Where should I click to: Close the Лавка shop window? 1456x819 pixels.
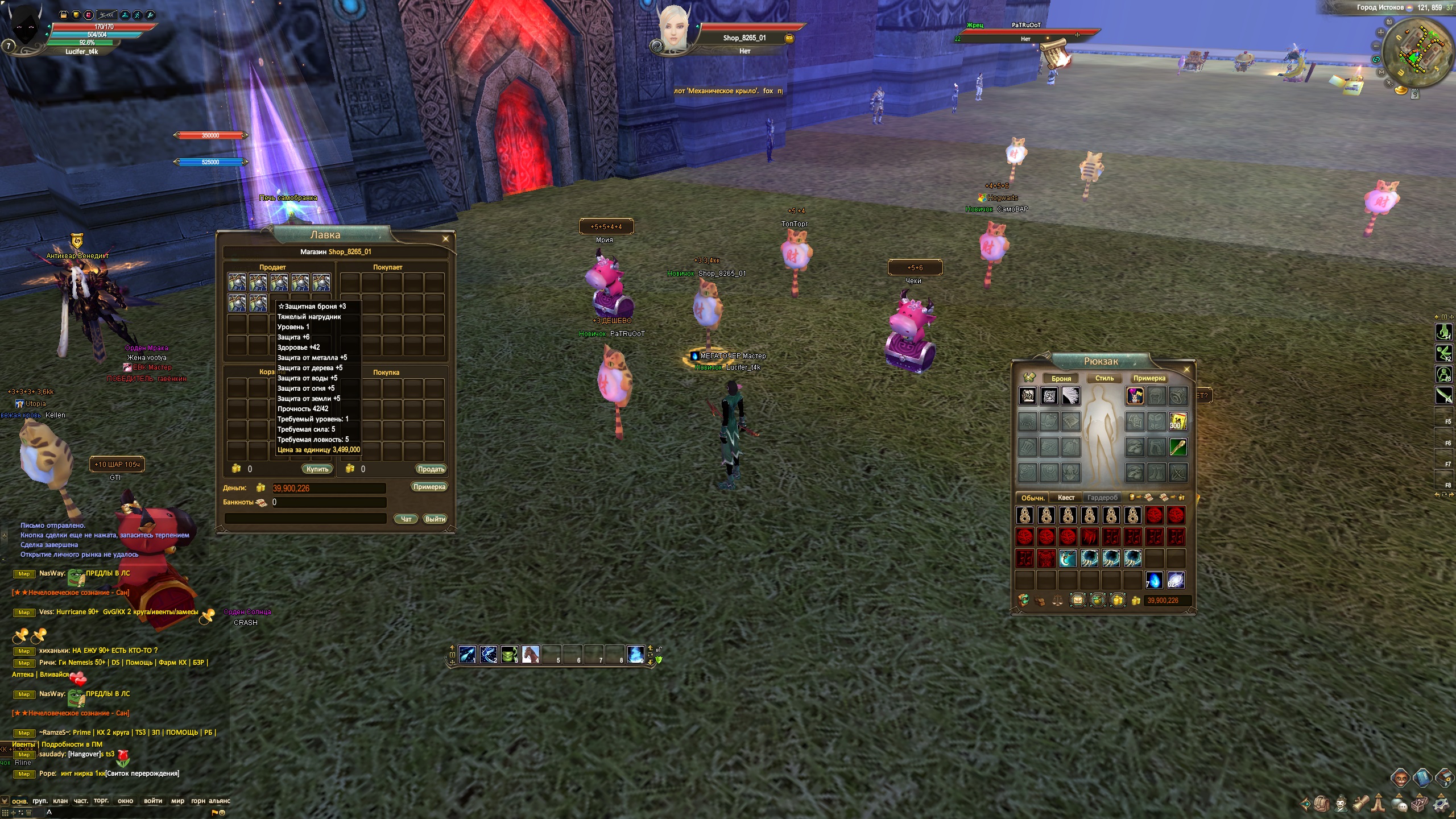[445, 239]
